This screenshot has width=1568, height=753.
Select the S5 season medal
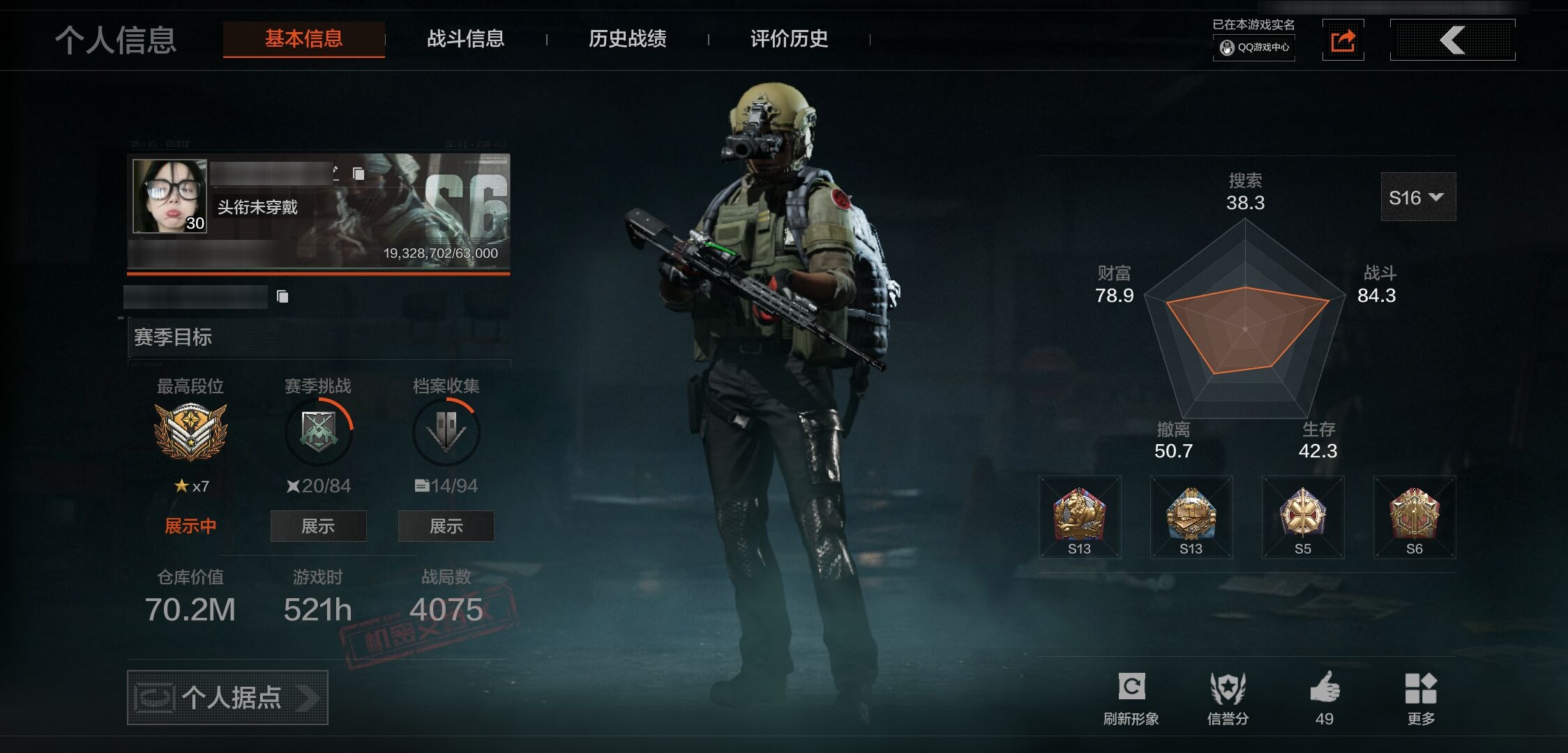pyautogui.click(x=1303, y=517)
